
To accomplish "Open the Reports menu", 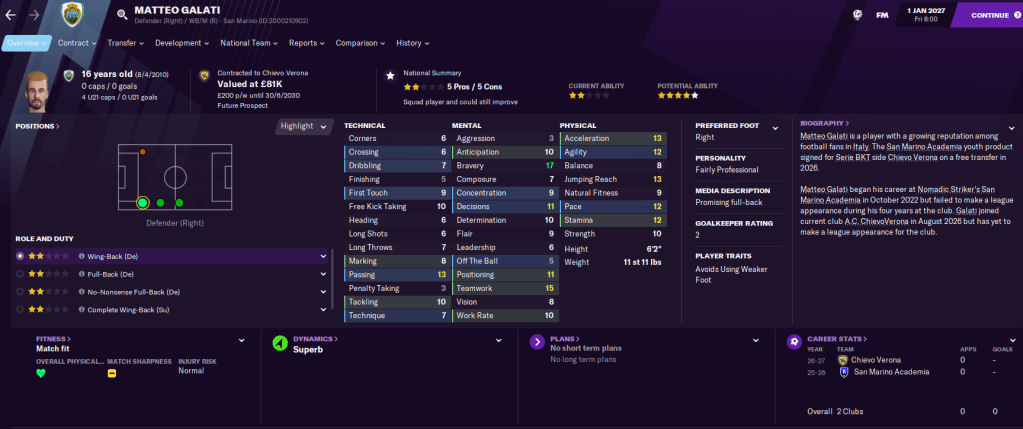I will coord(306,43).
